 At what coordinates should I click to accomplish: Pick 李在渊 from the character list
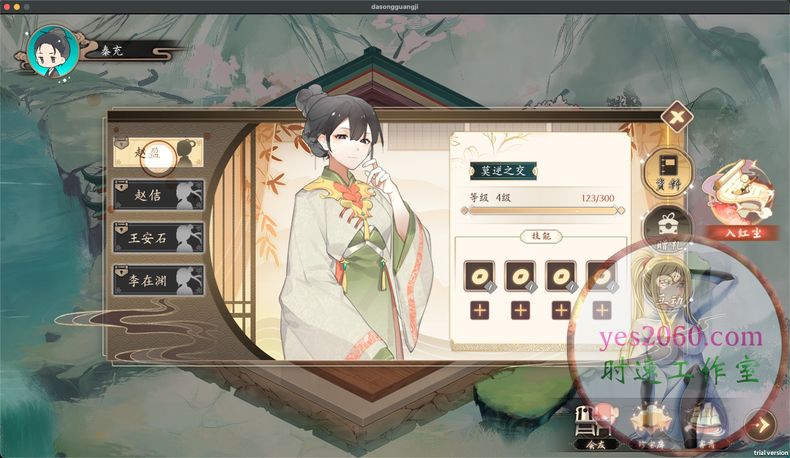point(158,279)
